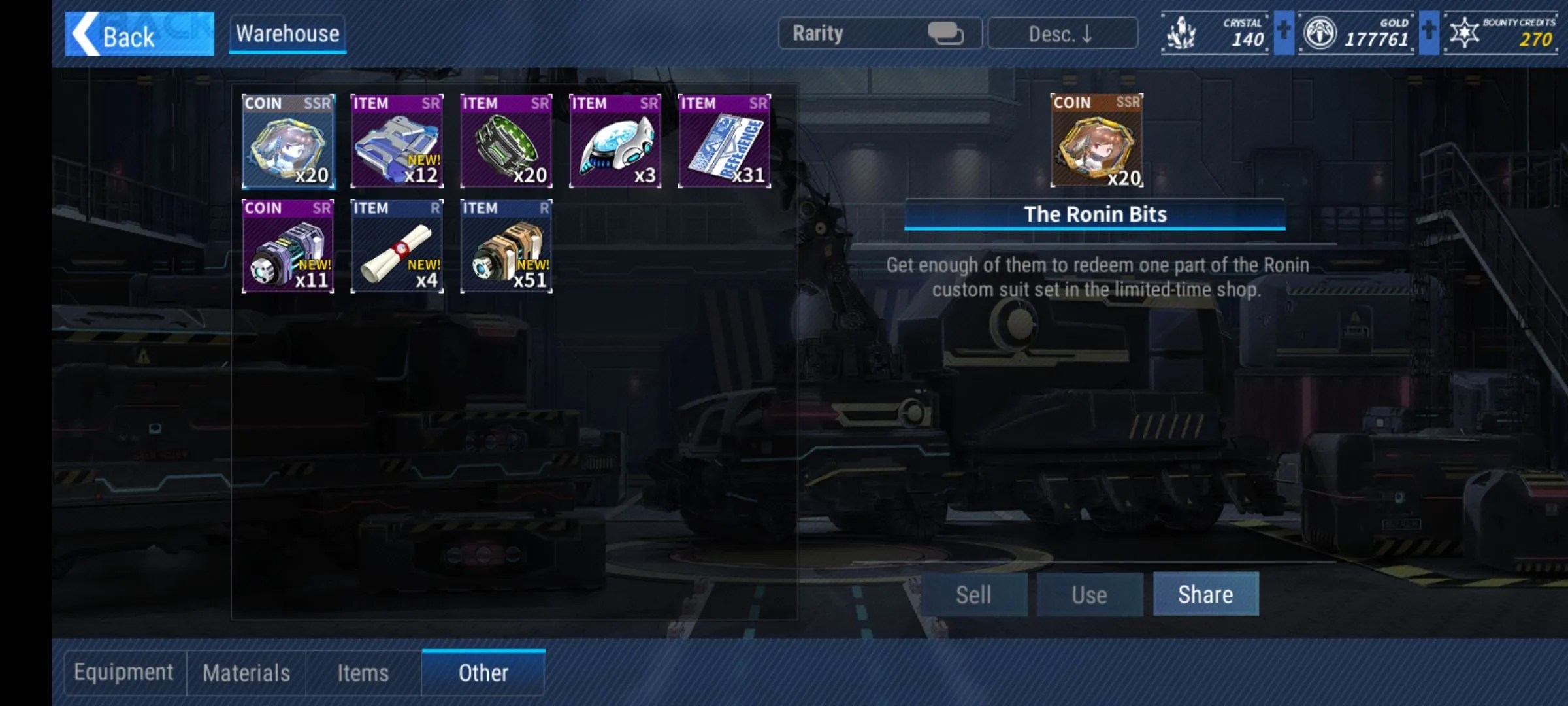
Task: Pick the Reference ticket item x31
Action: (x=725, y=141)
